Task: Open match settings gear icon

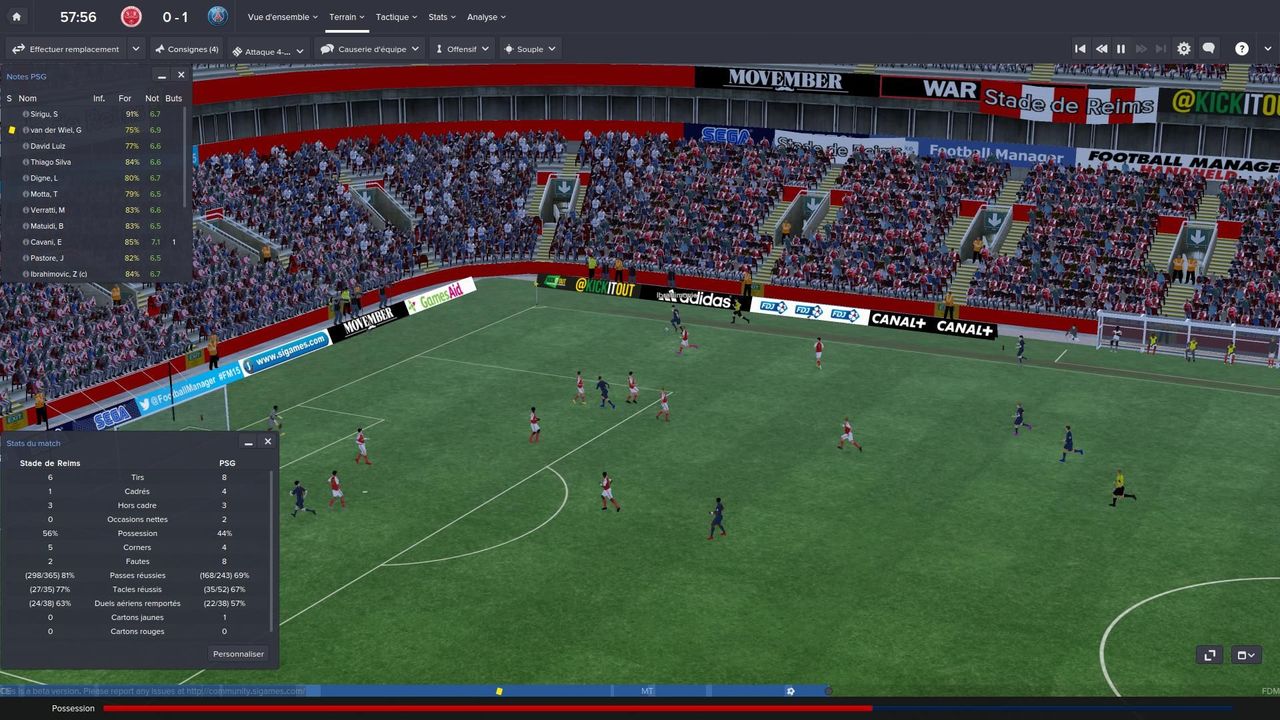Action: 1184,49
